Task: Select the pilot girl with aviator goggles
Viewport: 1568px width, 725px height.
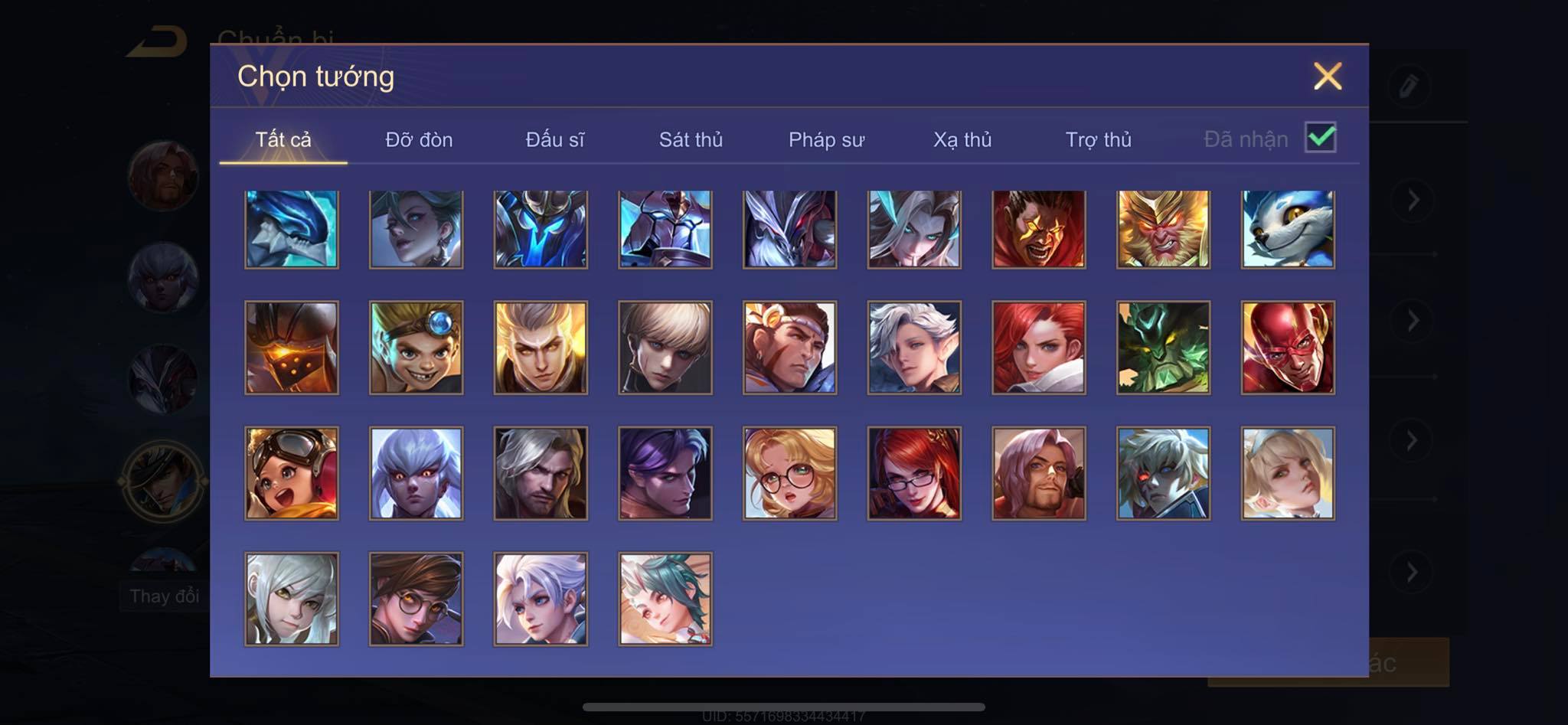Action: click(x=292, y=473)
